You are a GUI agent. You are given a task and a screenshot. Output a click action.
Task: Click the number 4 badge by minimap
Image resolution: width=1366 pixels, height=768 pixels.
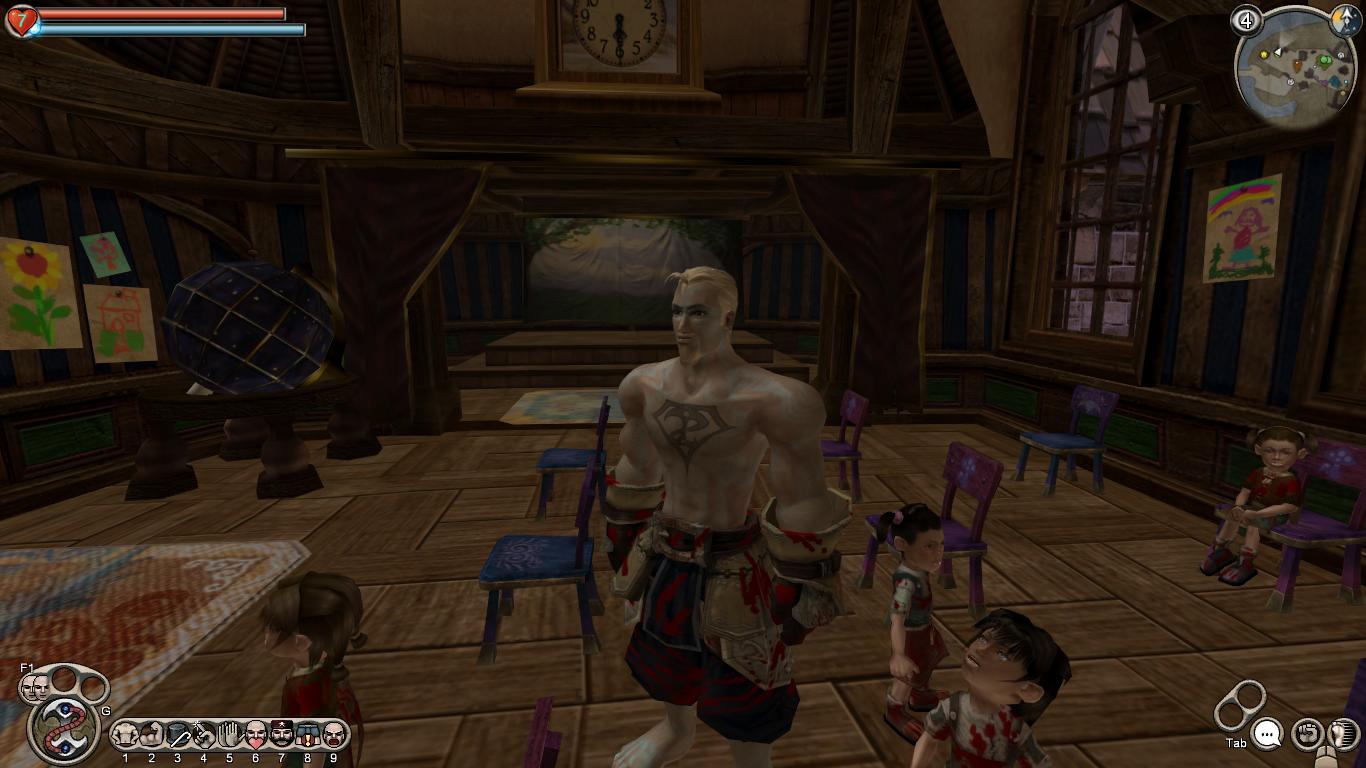(1246, 20)
